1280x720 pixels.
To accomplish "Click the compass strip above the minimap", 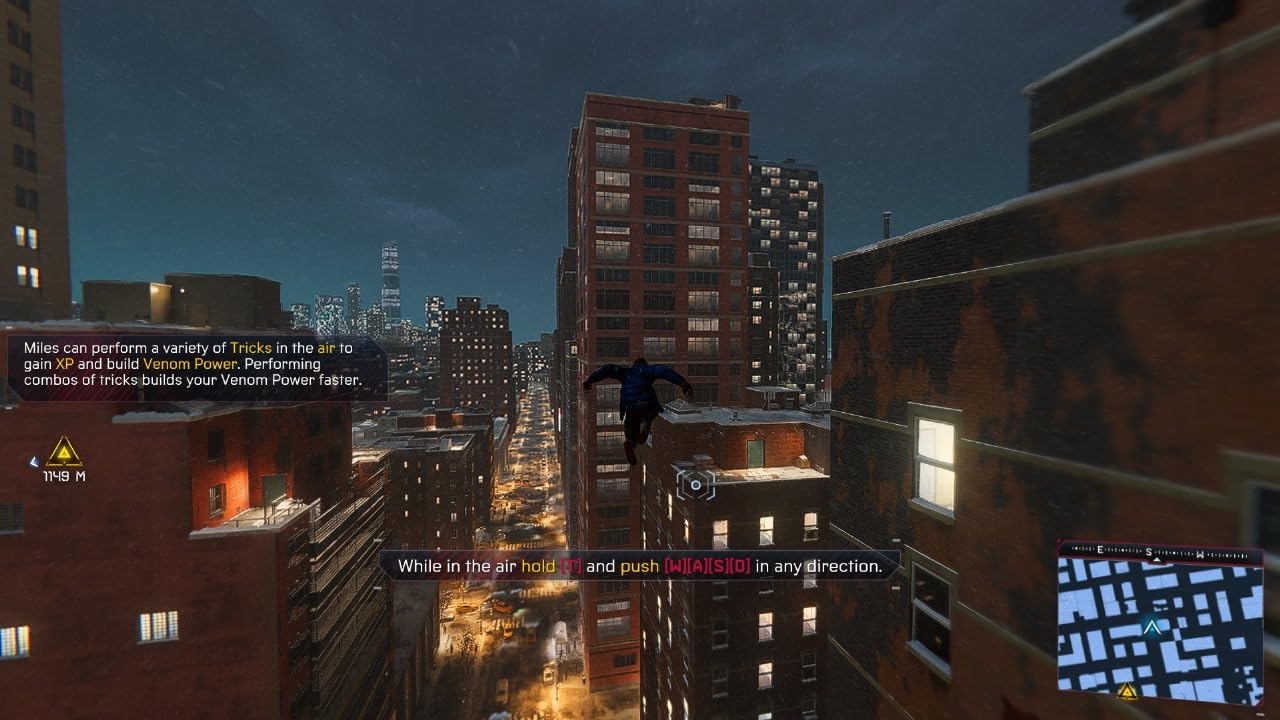I will click(x=1160, y=550).
